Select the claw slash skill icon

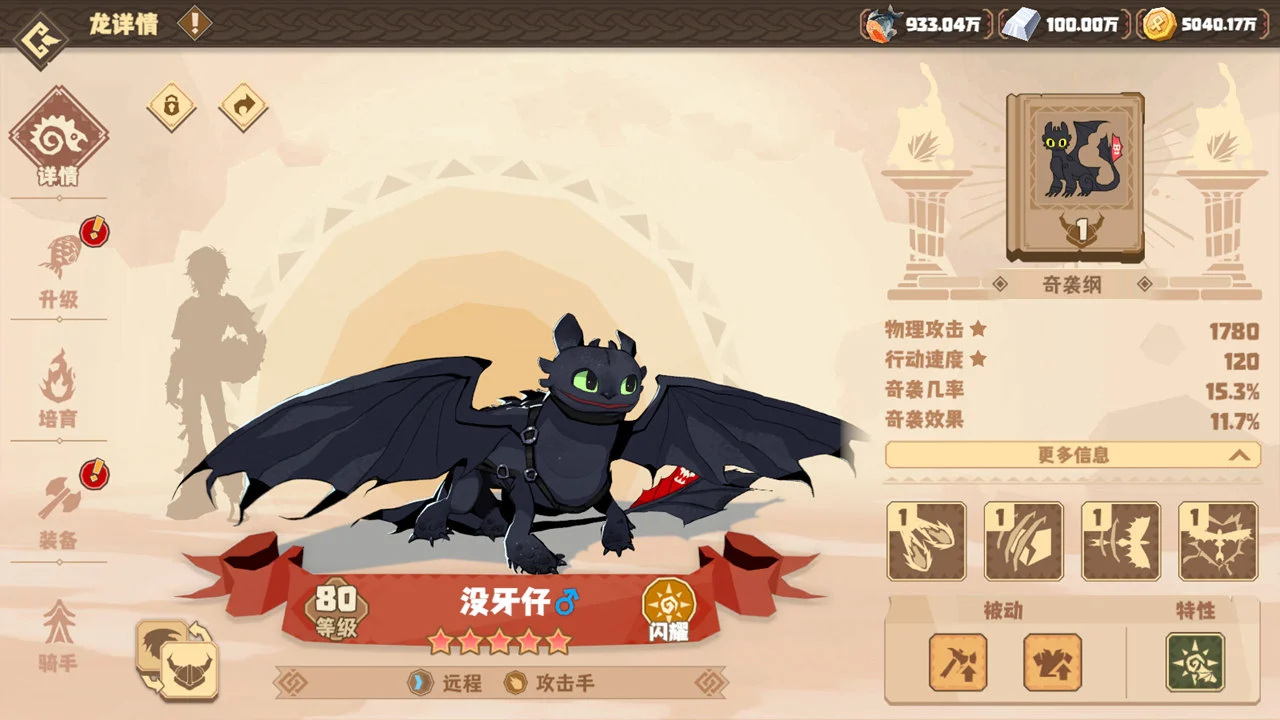pyautogui.click(x=1024, y=541)
